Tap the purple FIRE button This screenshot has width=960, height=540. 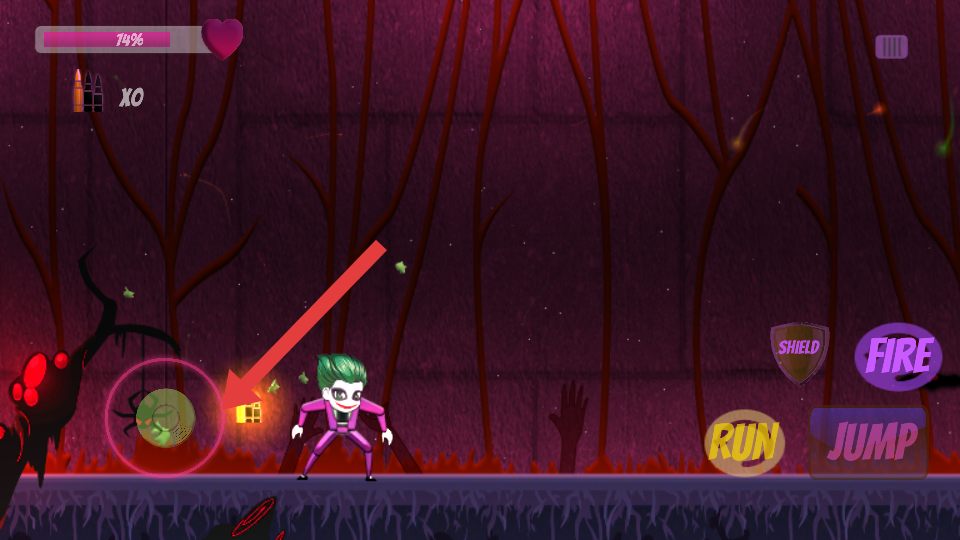pos(898,356)
